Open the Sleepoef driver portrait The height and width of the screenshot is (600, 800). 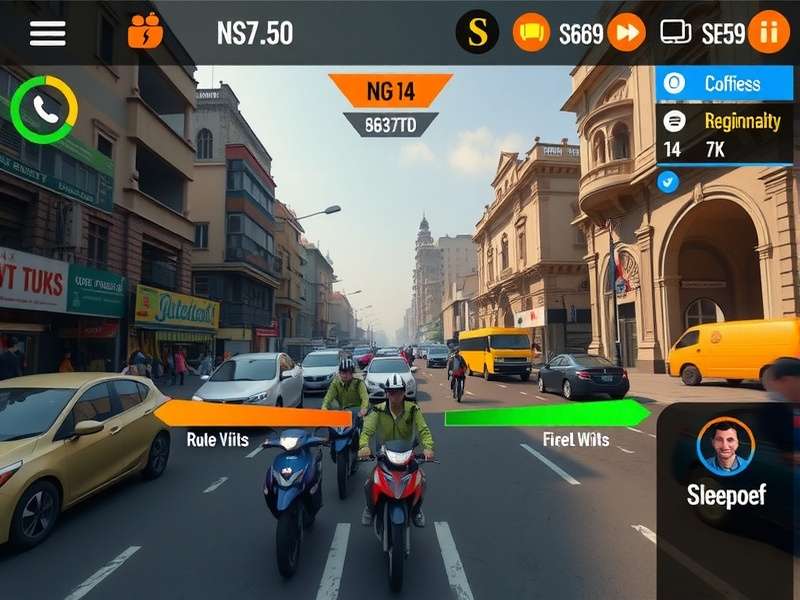pyautogui.click(x=725, y=446)
